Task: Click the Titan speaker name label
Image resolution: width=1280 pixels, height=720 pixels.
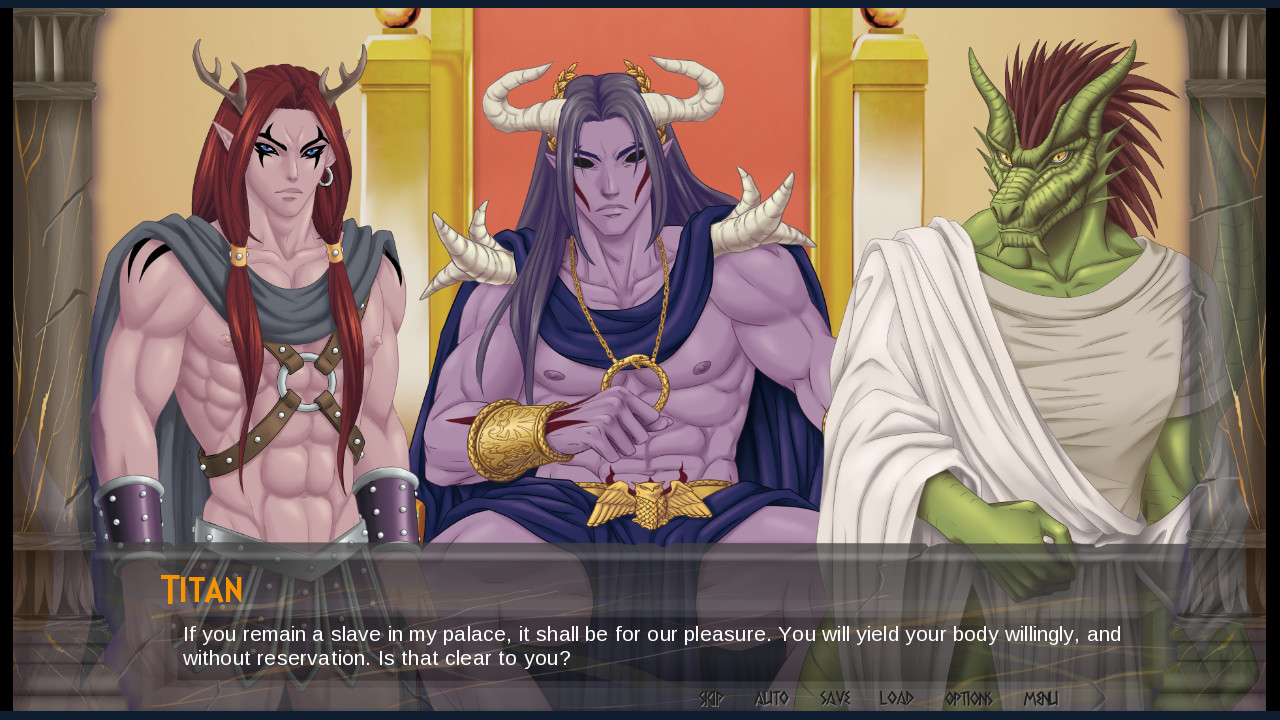Action: [x=201, y=590]
